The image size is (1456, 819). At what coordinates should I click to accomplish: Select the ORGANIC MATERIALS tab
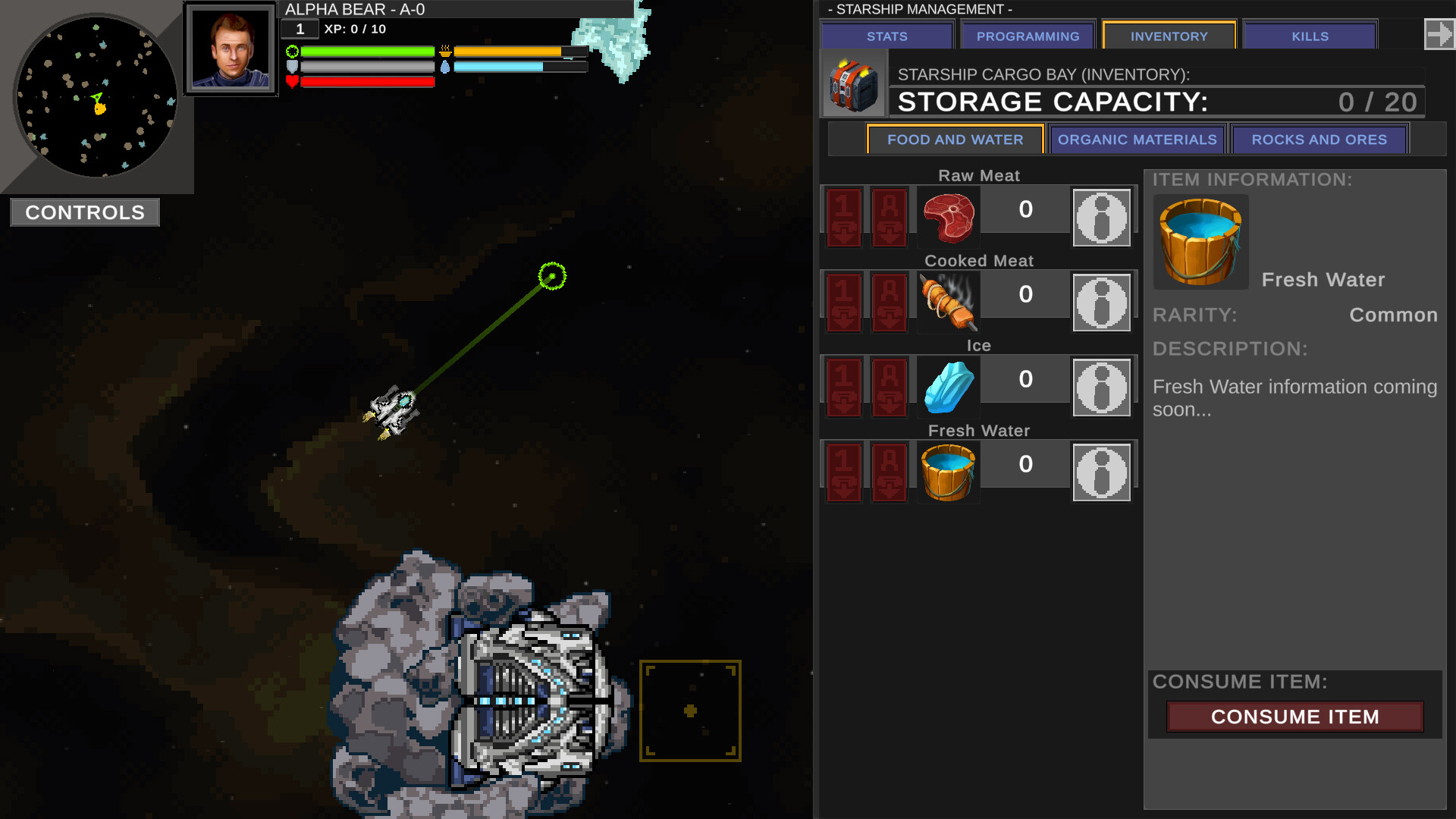1137,140
